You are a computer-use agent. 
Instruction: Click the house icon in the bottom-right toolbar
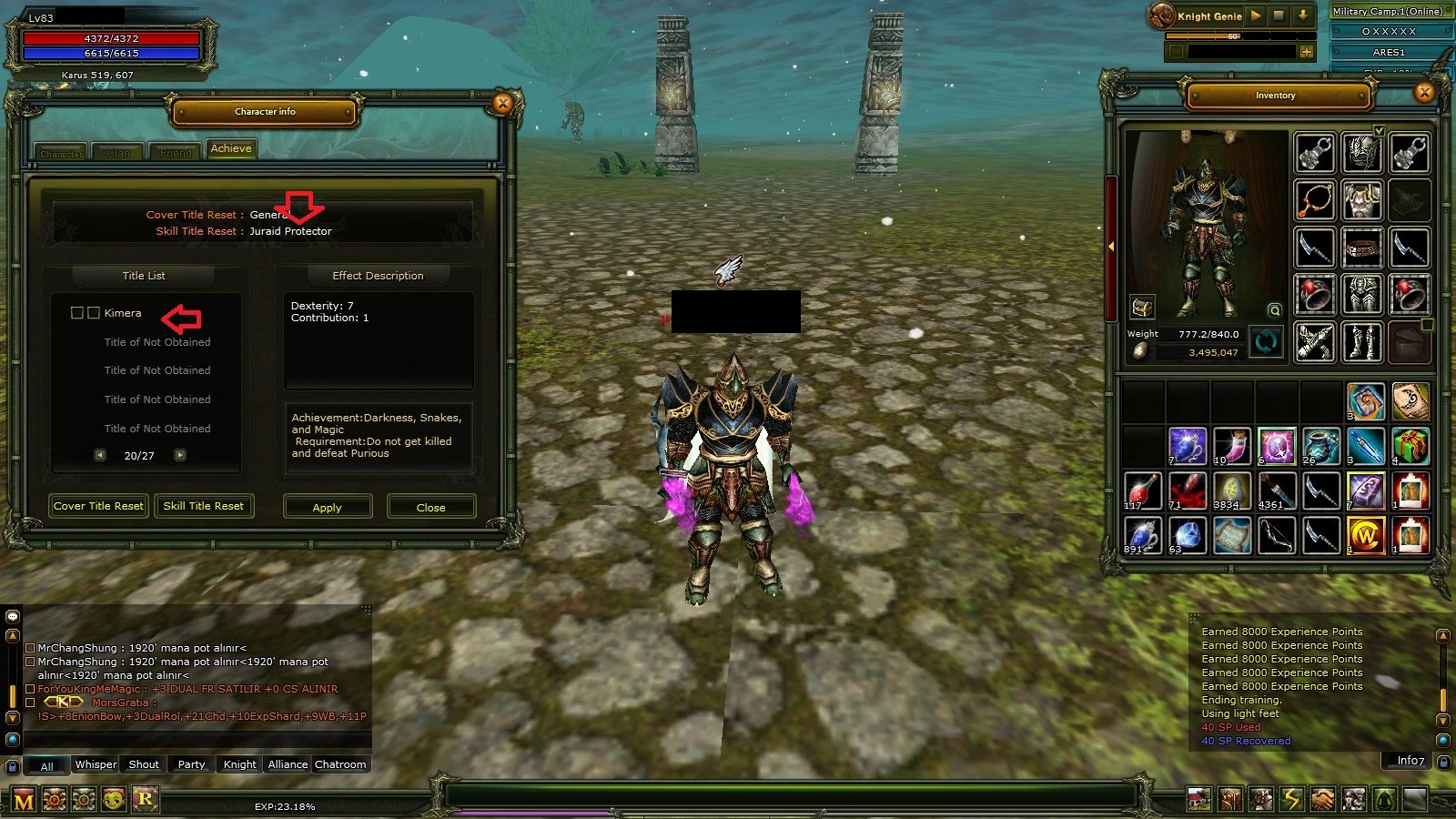tap(1199, 799)
